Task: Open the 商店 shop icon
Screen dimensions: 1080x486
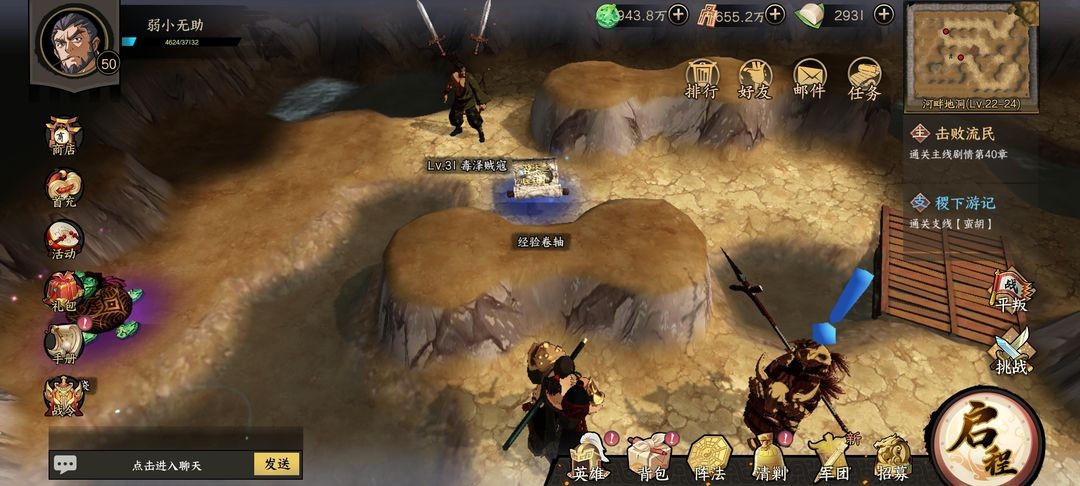Action: point(64,136)
